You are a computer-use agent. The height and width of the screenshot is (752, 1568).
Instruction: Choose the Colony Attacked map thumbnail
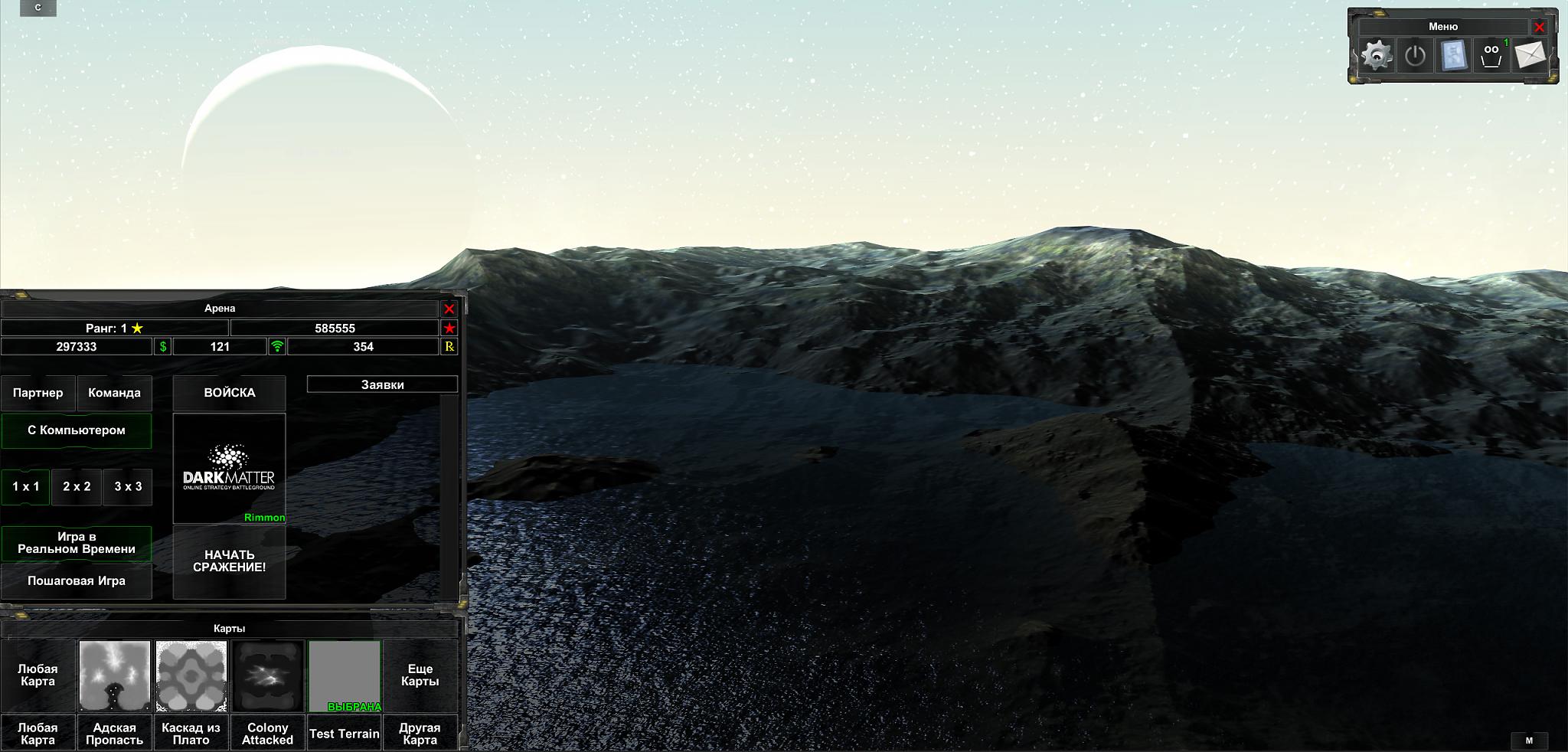coord(268,676)
